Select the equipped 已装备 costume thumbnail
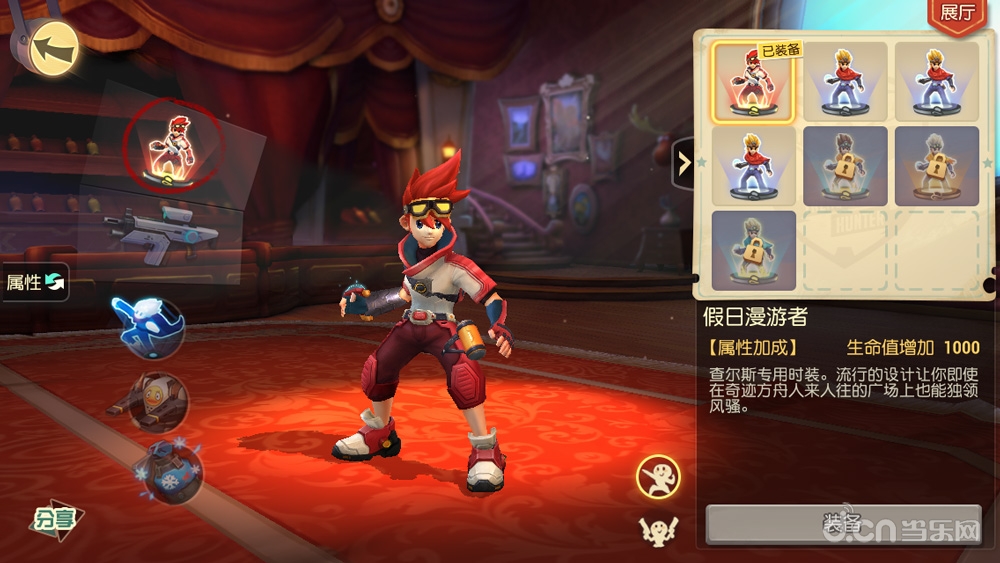Viewport: 1000px width, 563px height. [753, 82]
